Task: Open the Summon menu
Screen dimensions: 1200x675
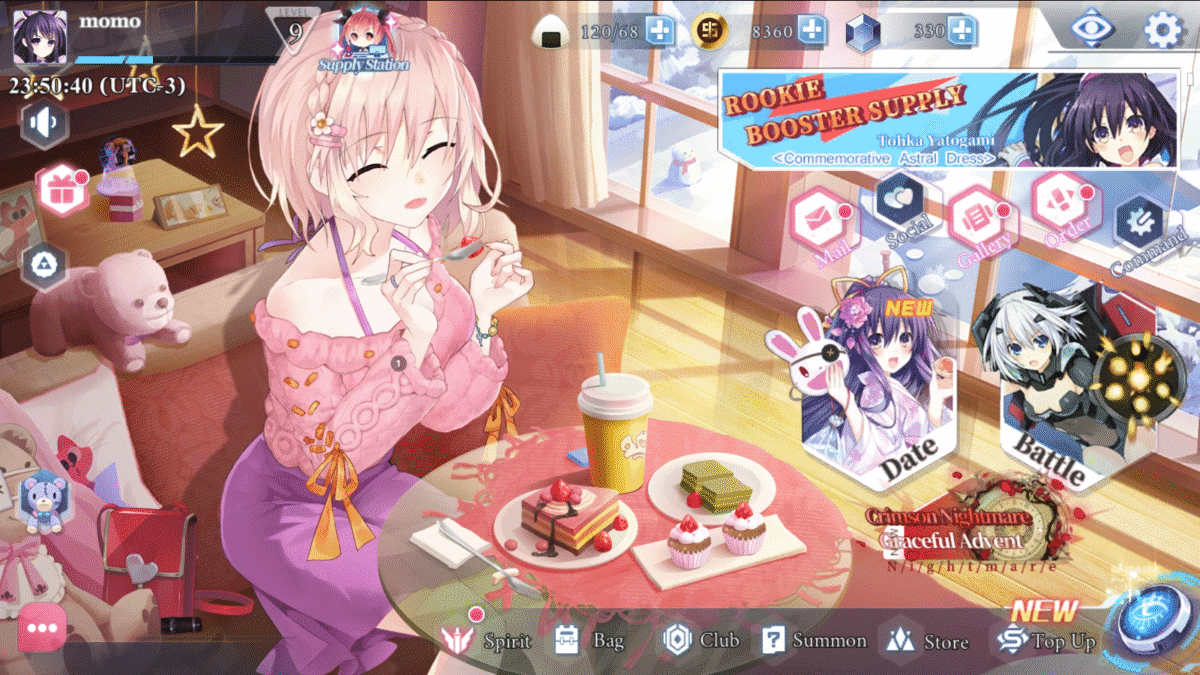Action: 814,640
